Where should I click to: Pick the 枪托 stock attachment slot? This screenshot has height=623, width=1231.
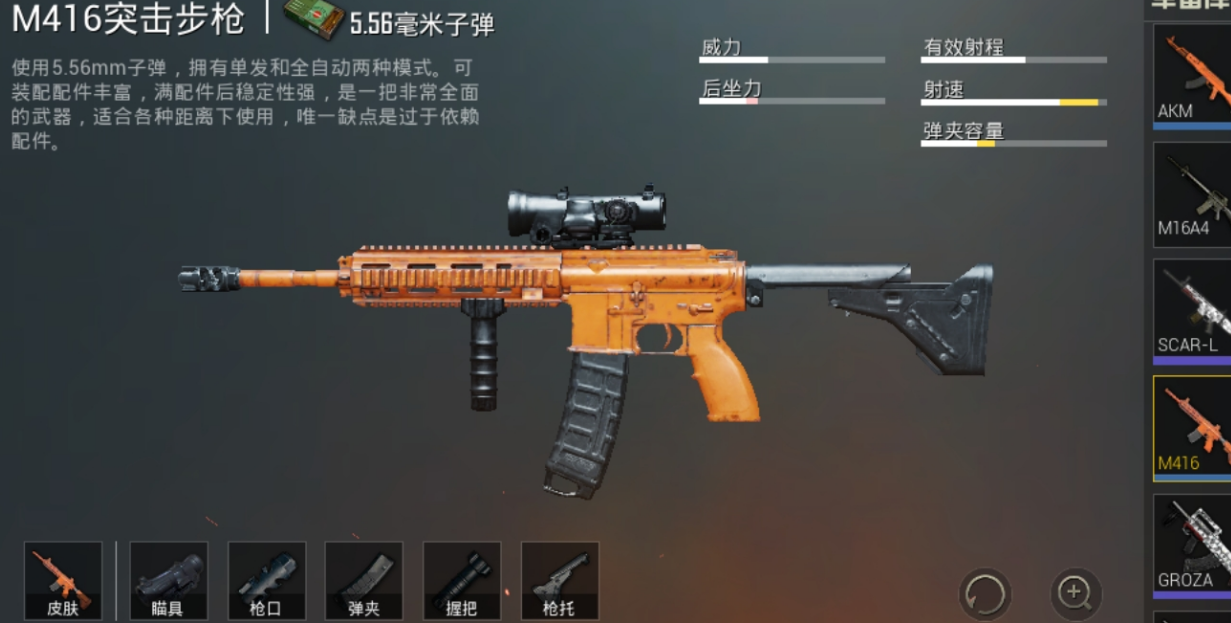click(560, 580)
